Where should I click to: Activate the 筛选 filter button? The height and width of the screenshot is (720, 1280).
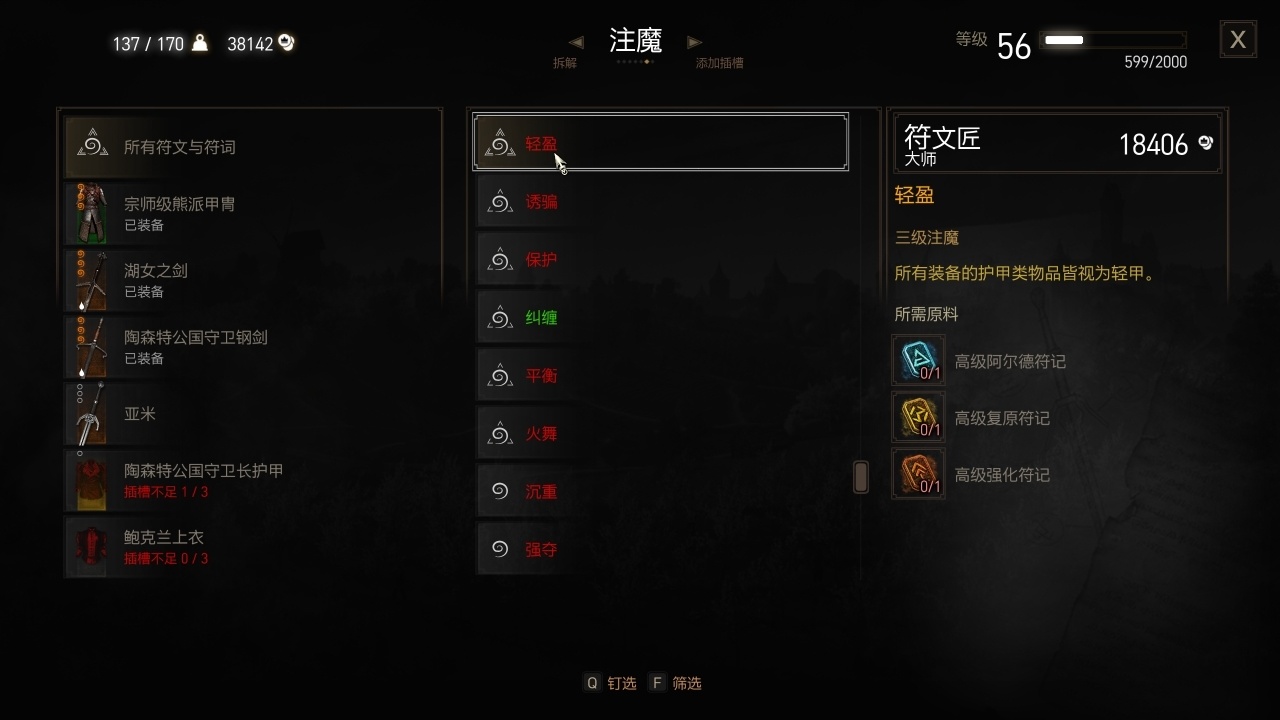(677, 682)
